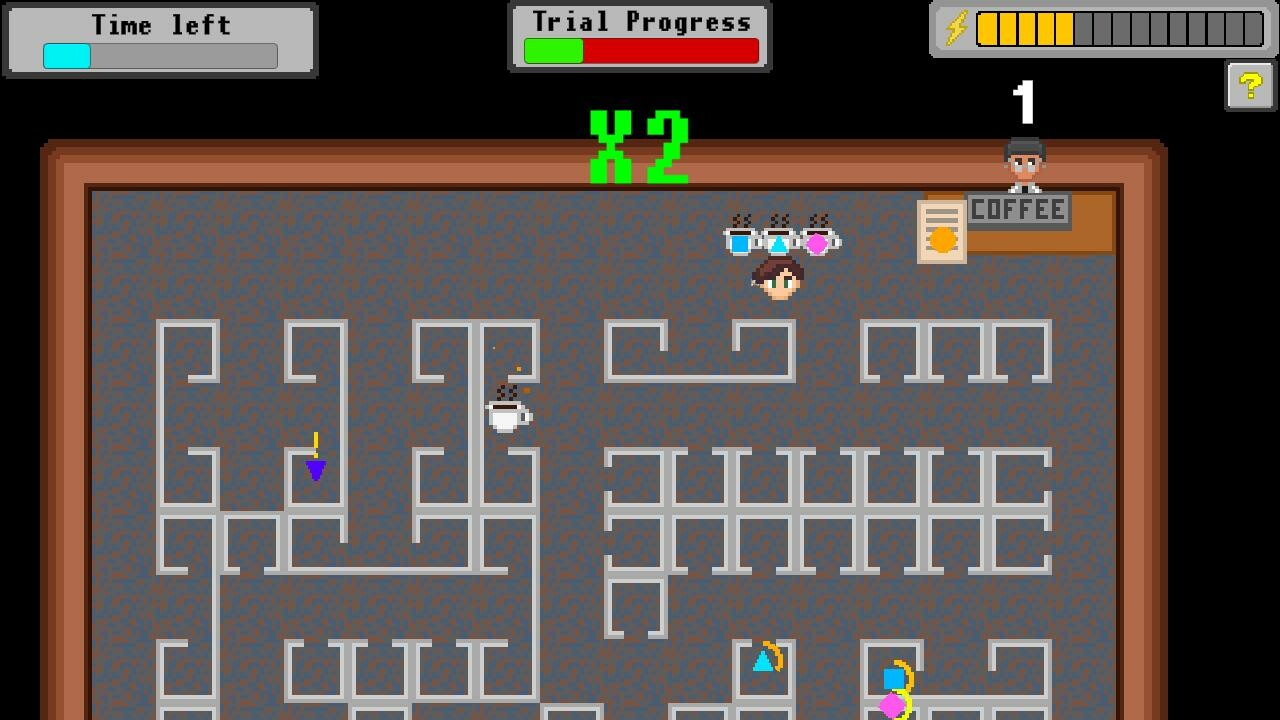1280x720 pixels.
Task: Click the Time left label
Action: [159, 24]
